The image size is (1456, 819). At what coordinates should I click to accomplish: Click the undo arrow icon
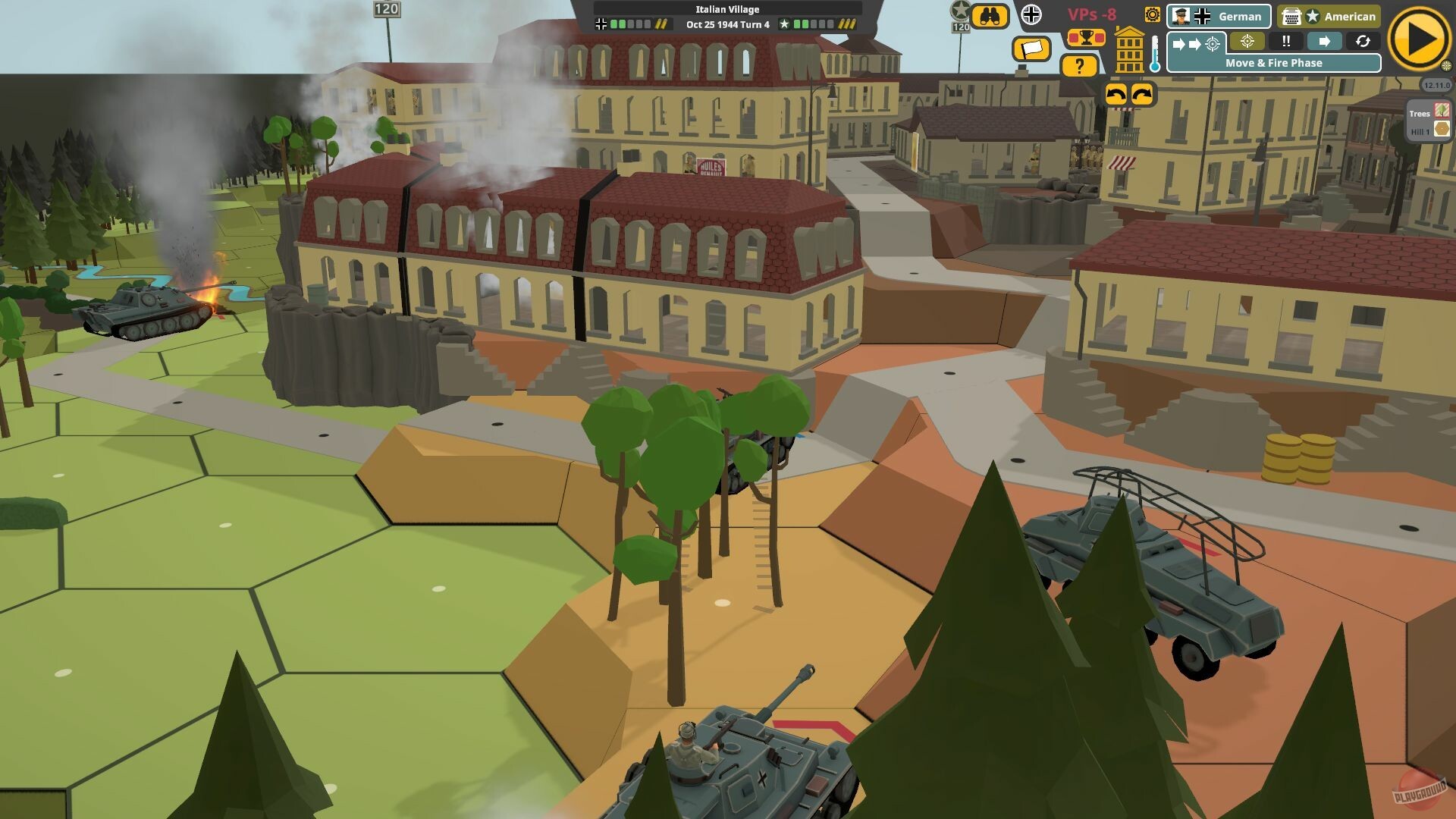click(x=1117, y=96)
